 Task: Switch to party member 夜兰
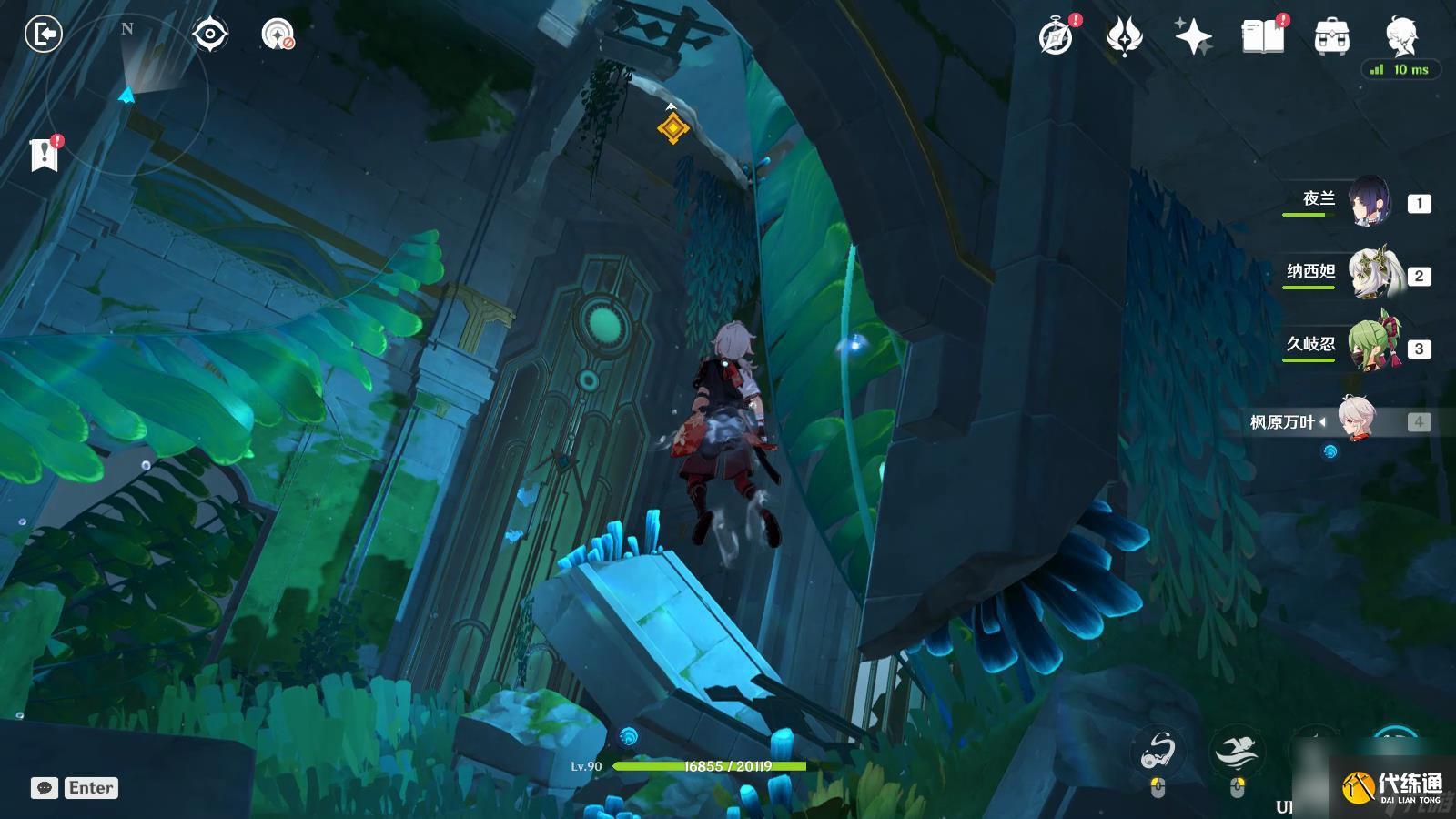click(1368, 202)
